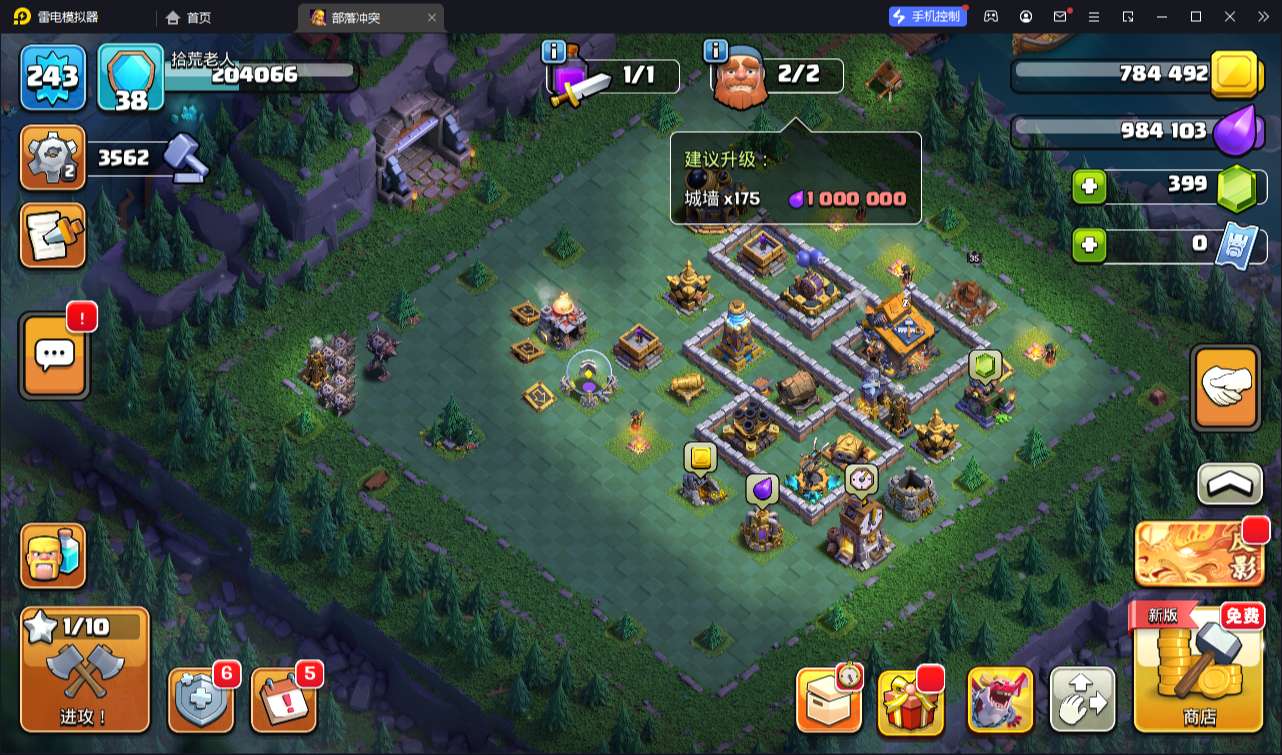Screen dimensions: 1282x755
Task: Open the dragon icon button
Action: (1000, 700)
